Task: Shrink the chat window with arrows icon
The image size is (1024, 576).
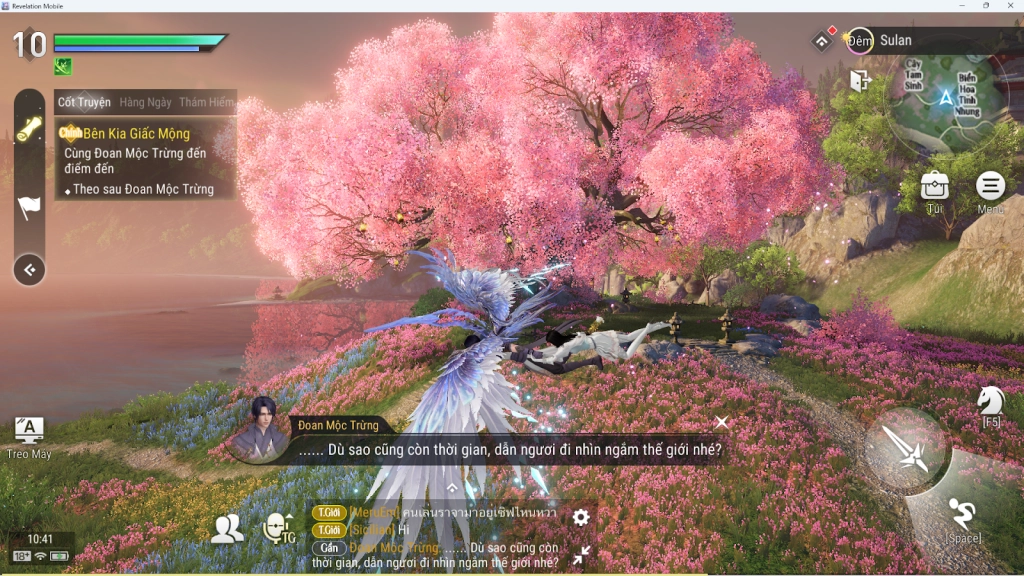Action: (581, 553)
